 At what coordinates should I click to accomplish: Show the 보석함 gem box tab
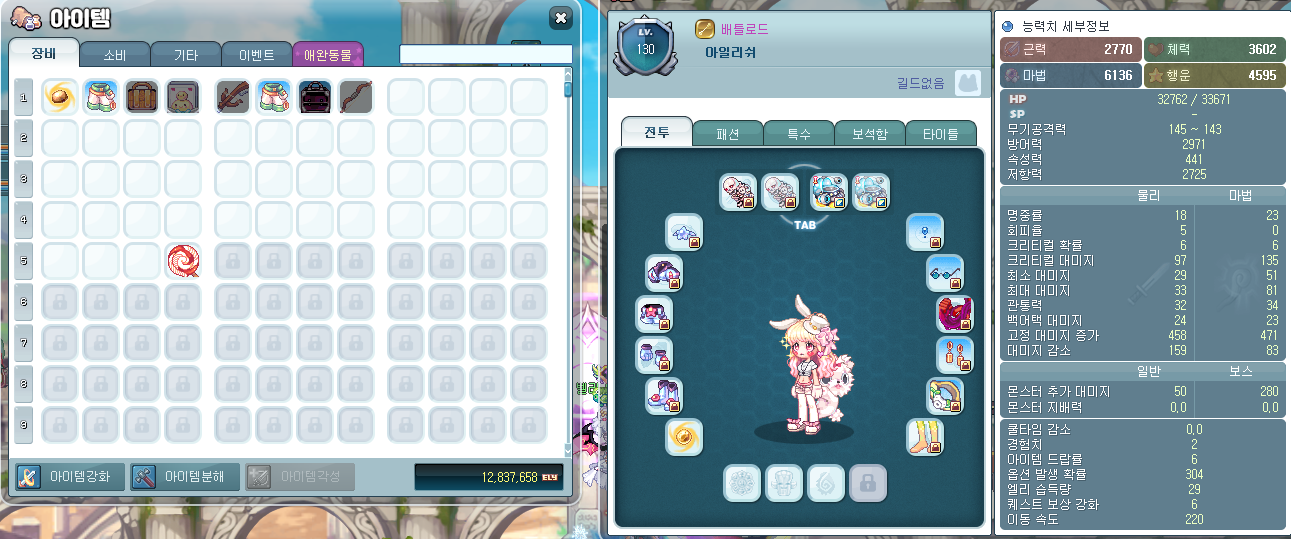[x=869, y=133]
